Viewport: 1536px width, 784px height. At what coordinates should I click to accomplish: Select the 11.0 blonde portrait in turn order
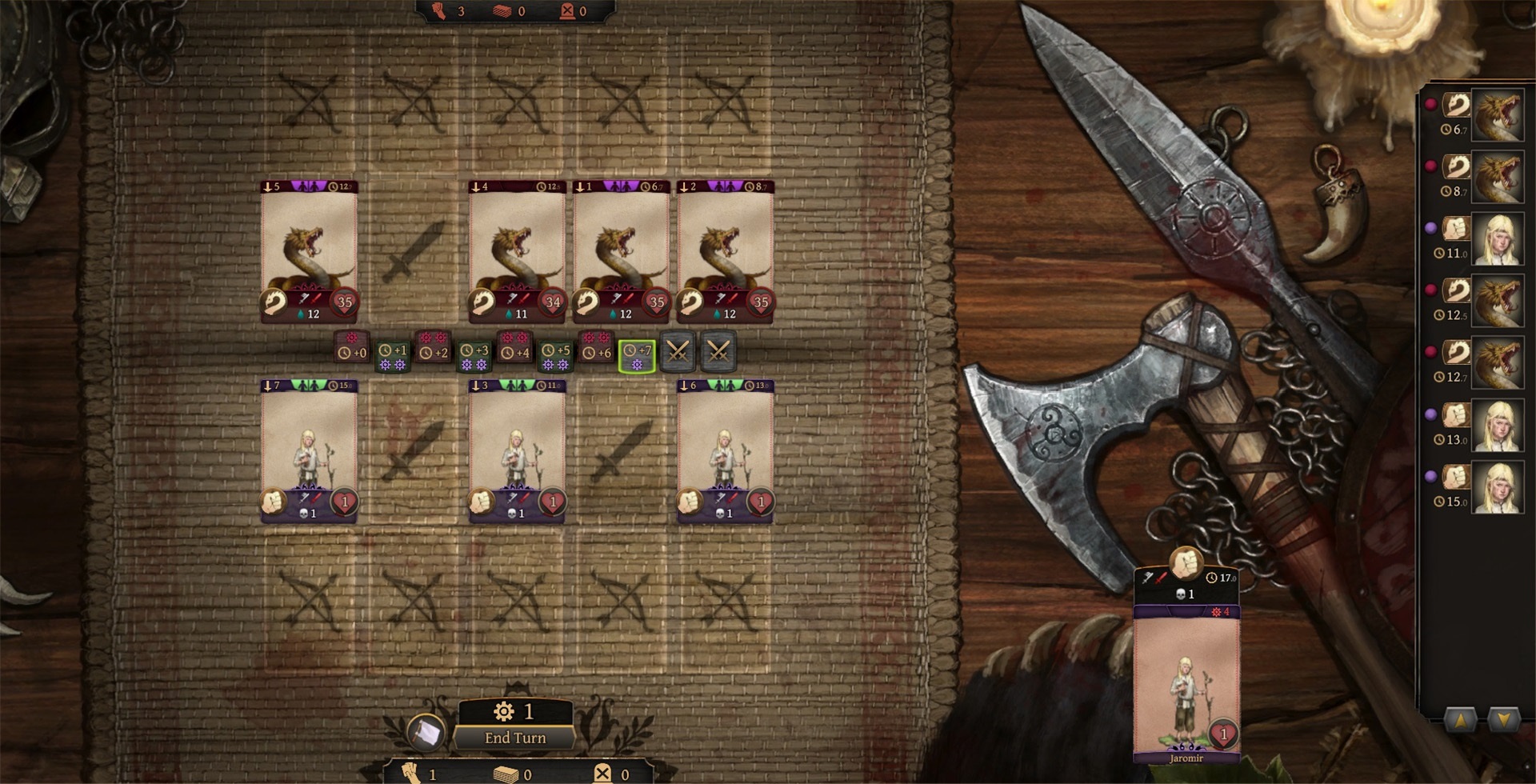(x=1497, y=240)
